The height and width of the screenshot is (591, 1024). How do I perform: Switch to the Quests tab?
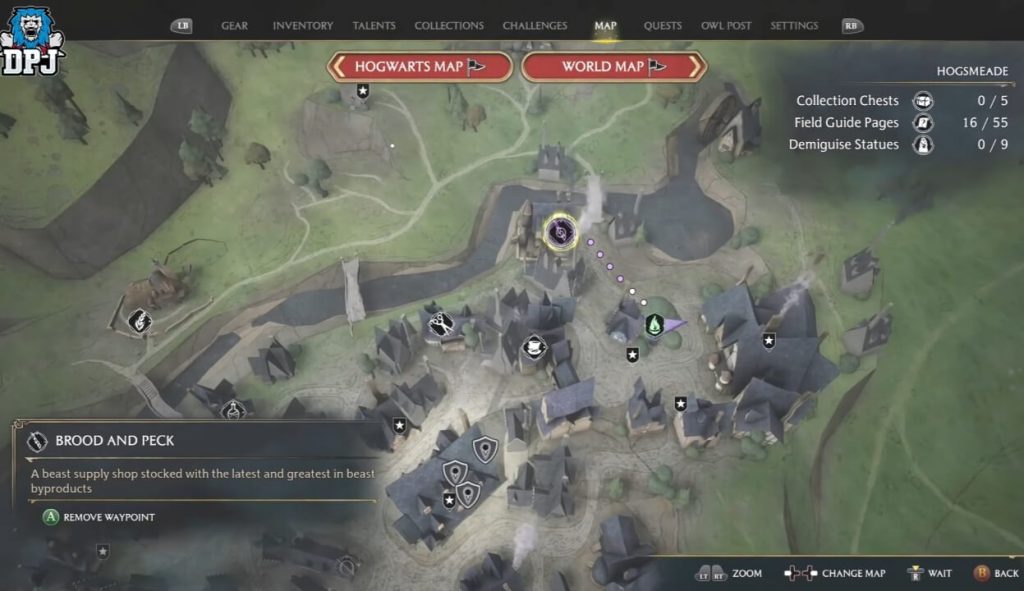point(663,26)
